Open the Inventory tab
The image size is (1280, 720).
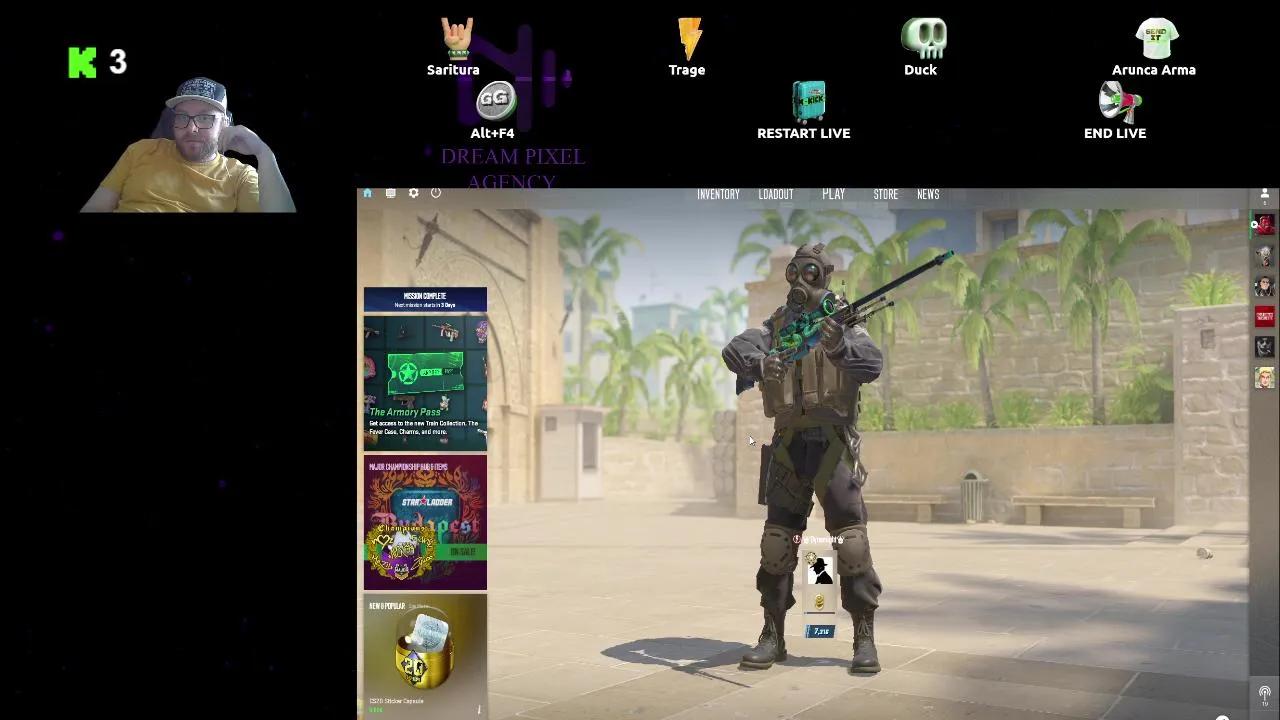point(718,194)
